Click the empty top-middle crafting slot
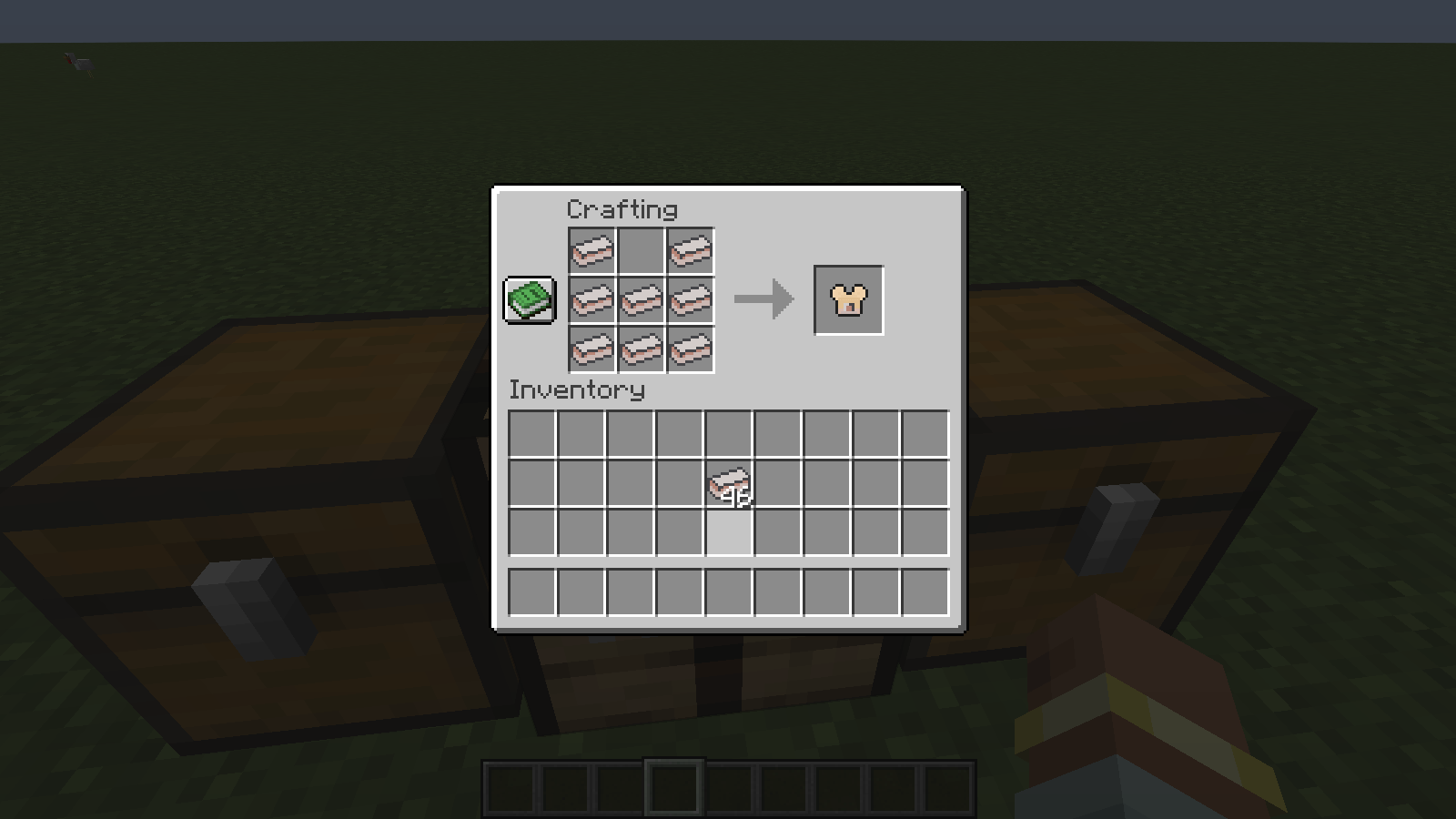This screenshot has width=1456, height=819. (x=641, y=251)
